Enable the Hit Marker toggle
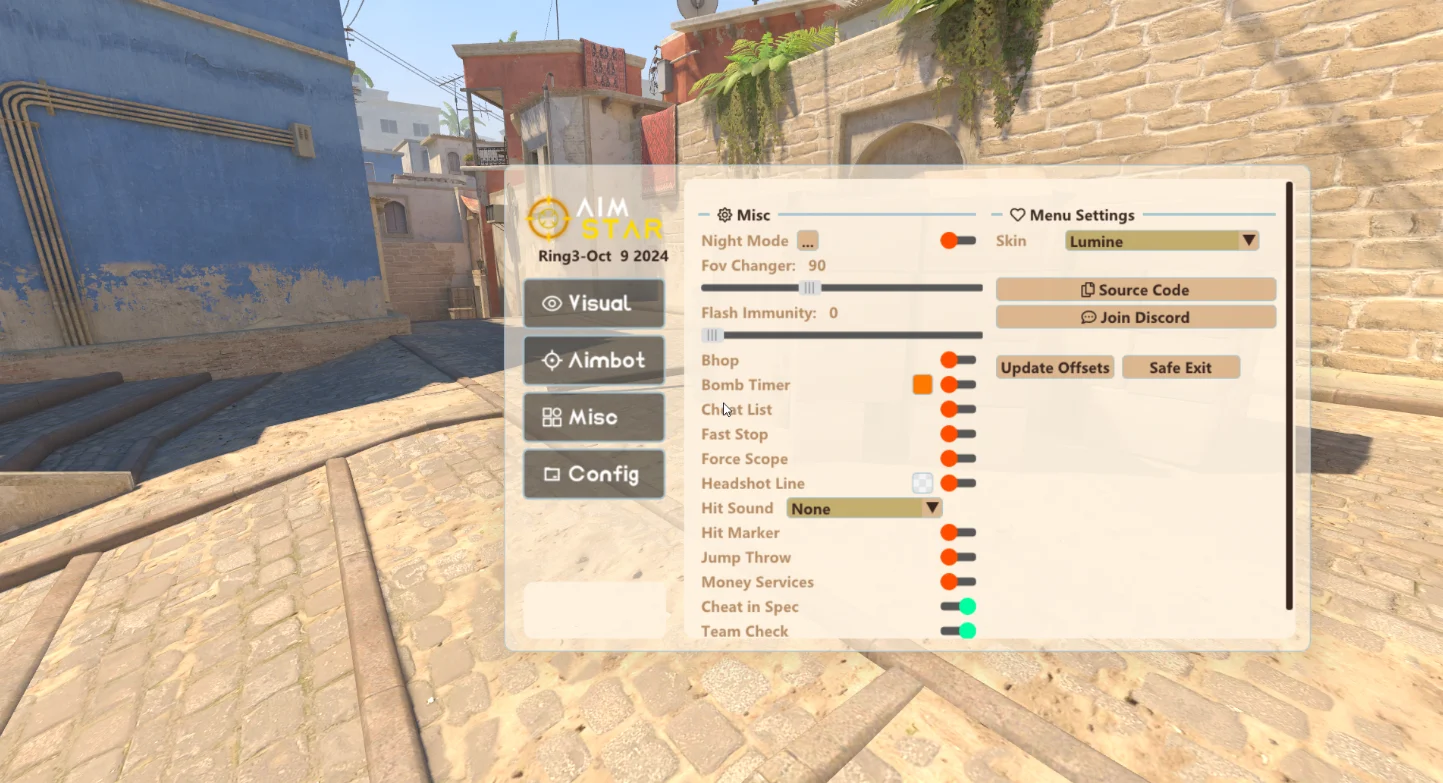Viewport: 1443px width, 783px height. [x=957, y=533]
